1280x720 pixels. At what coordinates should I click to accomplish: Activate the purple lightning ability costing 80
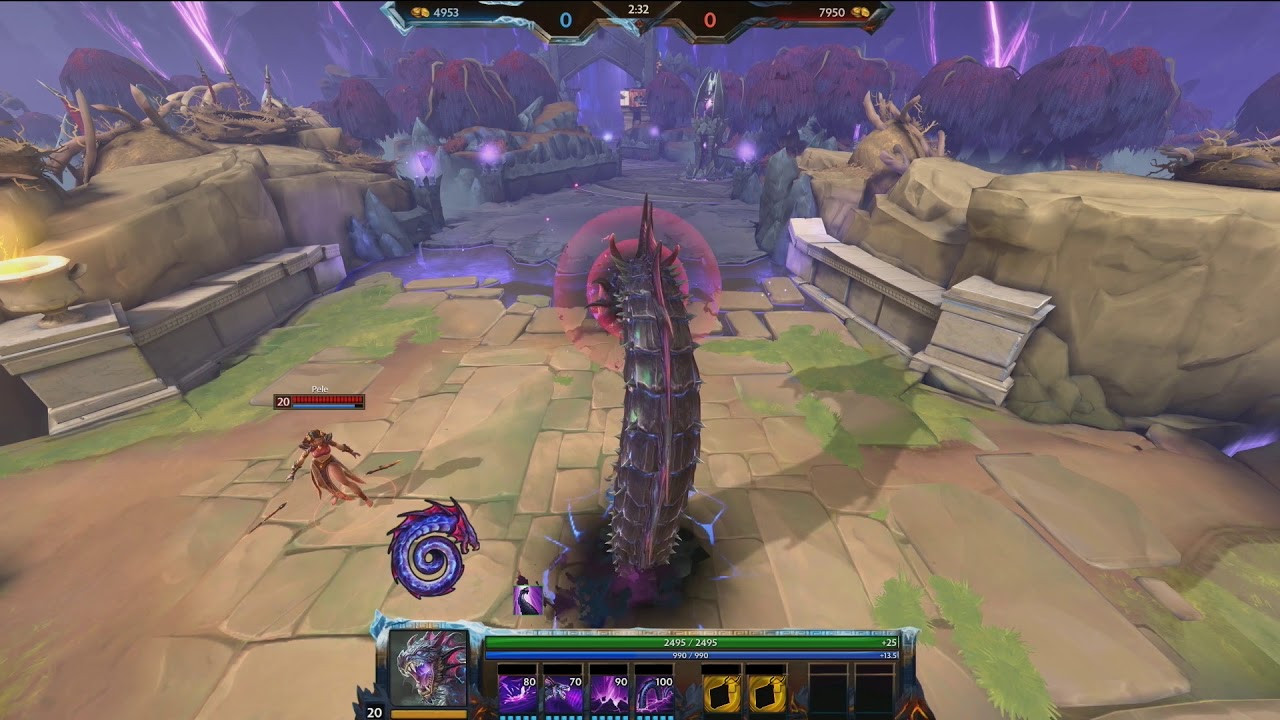pyautogui.click(x=518, y=693)
